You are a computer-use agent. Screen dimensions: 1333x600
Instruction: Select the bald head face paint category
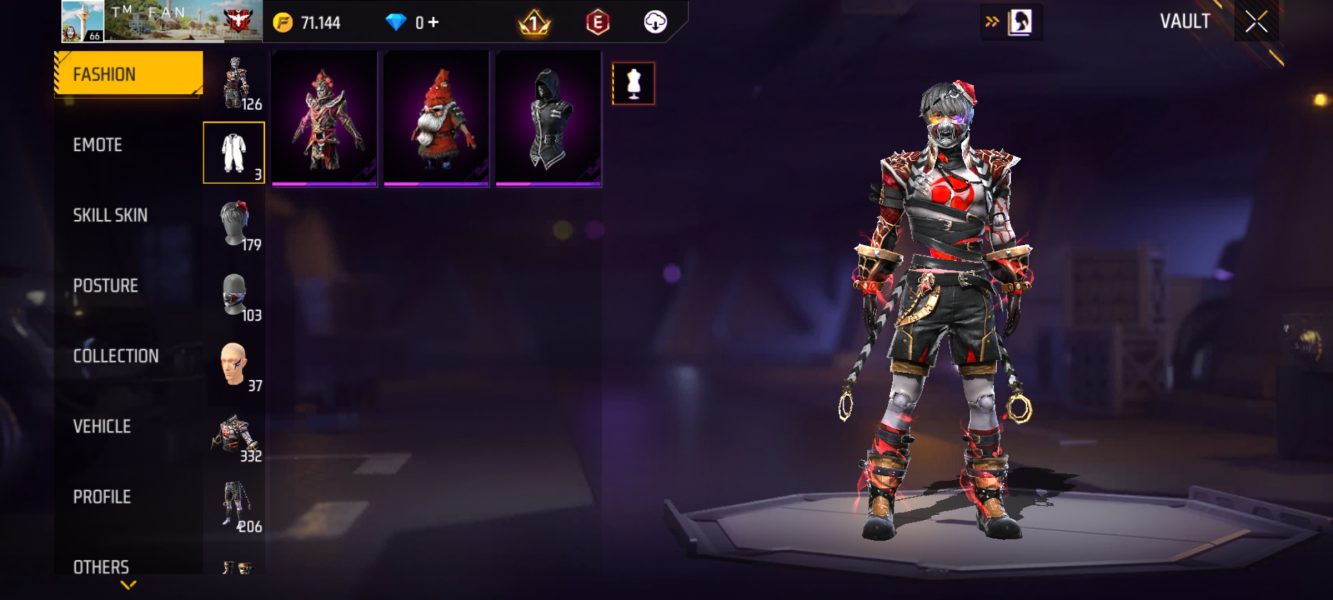(234, 364)
